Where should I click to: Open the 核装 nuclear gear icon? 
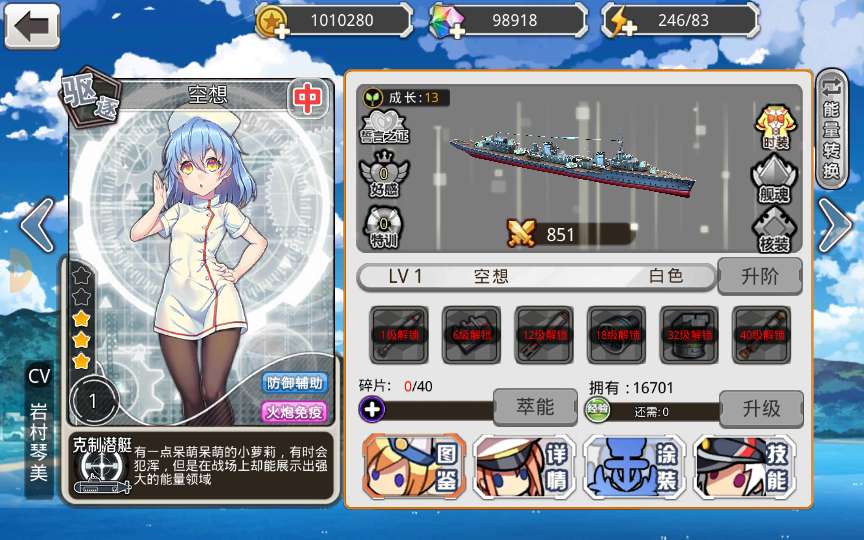coord(776,229)
